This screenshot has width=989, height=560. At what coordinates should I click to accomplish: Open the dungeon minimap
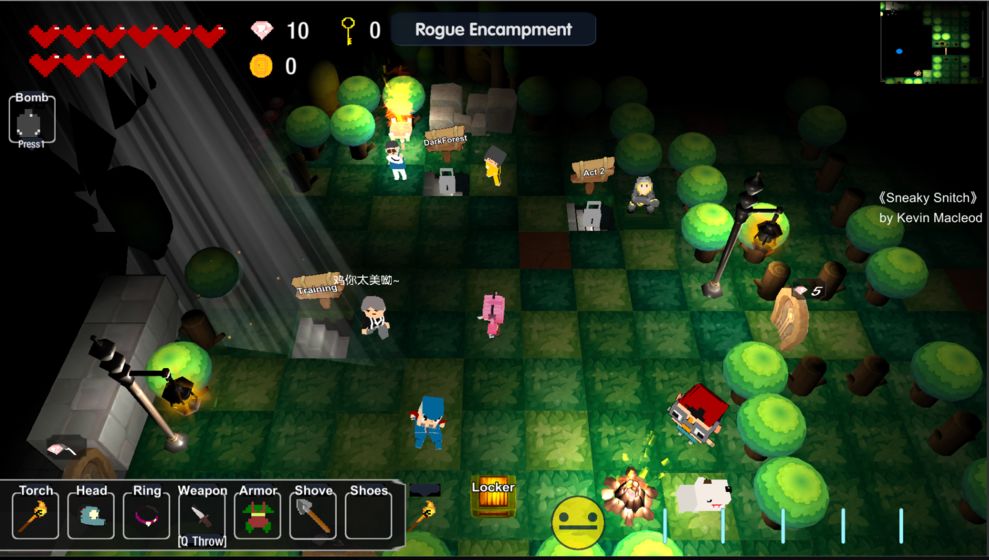click(932, 42)
